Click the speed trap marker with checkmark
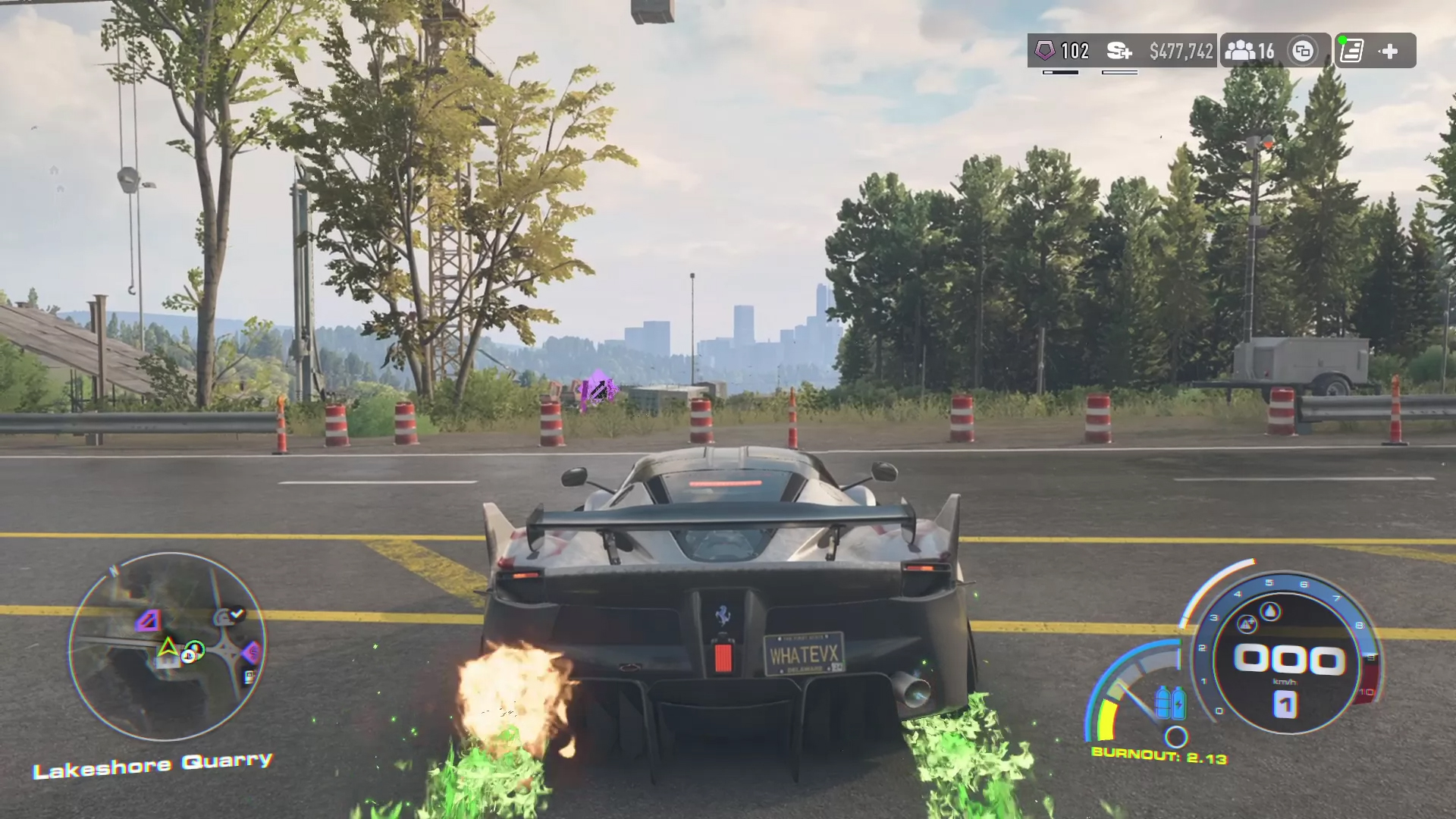Image resolution: width=1456 pixels, height=819 pixels. [x=228, y=617]
